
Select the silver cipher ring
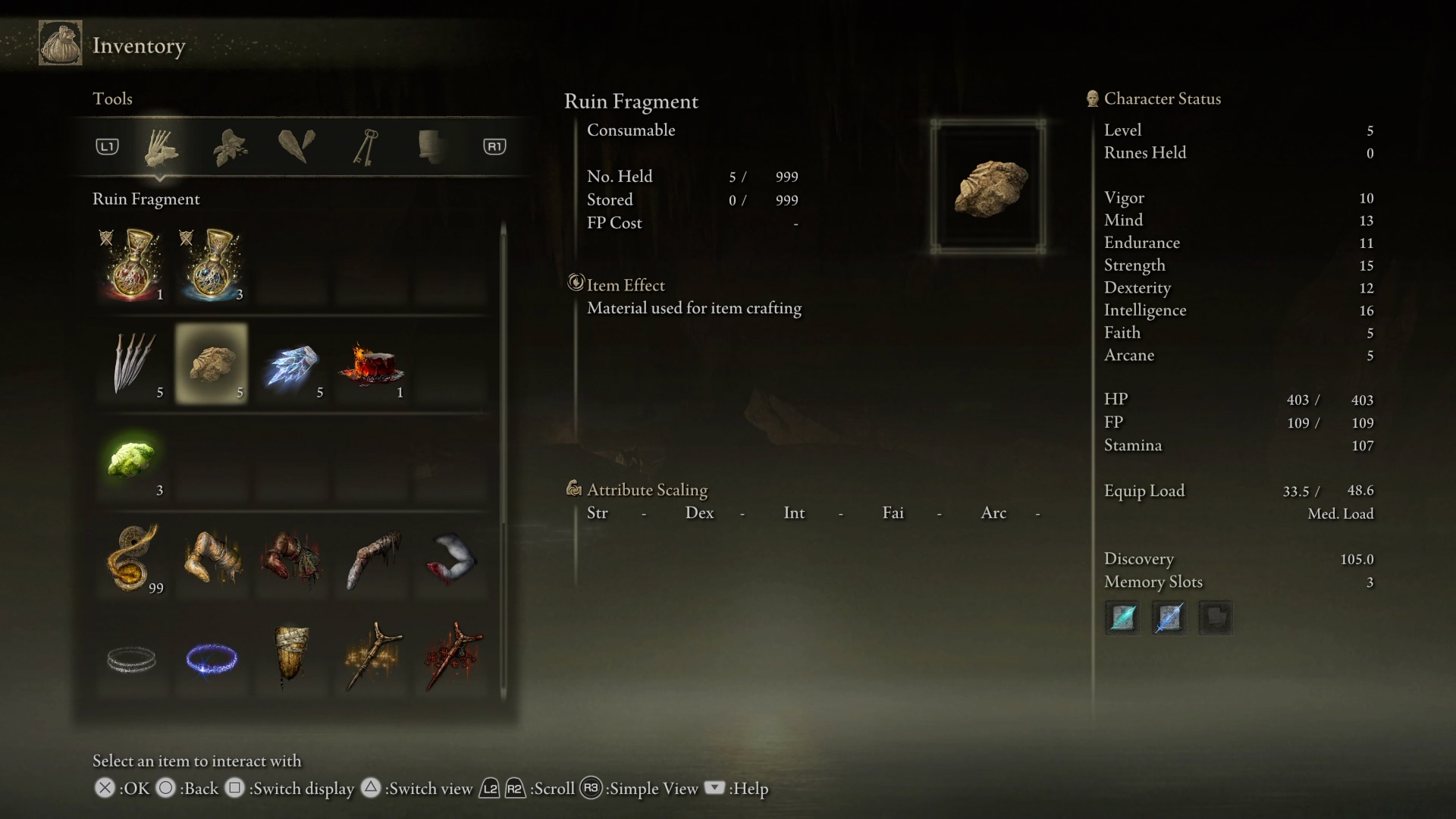[132, 657]
